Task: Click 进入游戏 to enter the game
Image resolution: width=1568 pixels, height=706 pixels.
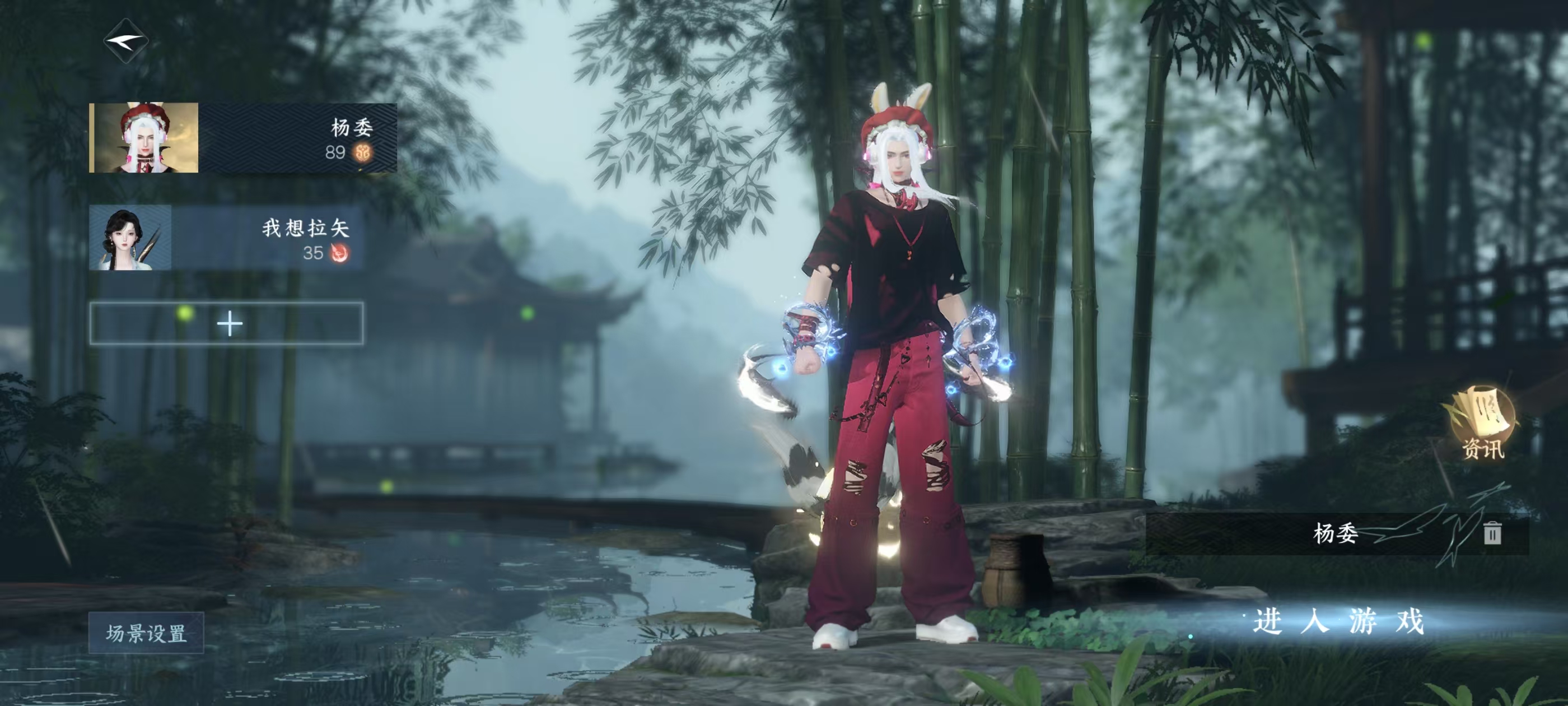Action: coord(1338,622)
